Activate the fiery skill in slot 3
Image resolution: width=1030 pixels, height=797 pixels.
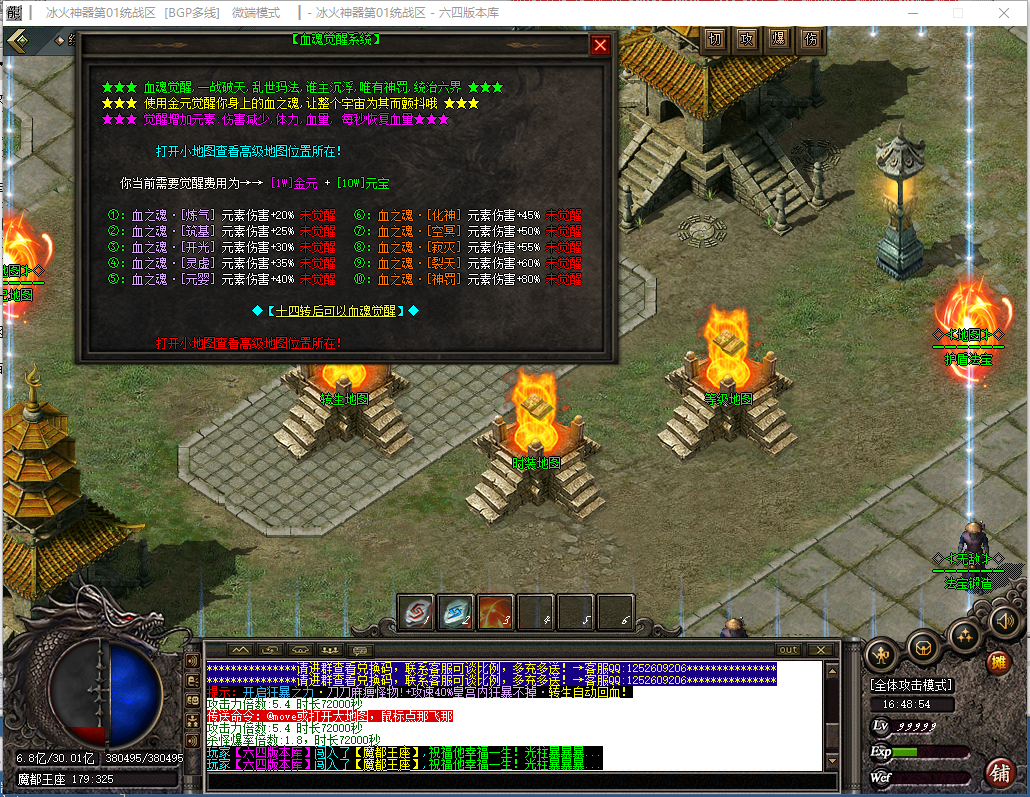pos(496,613)
